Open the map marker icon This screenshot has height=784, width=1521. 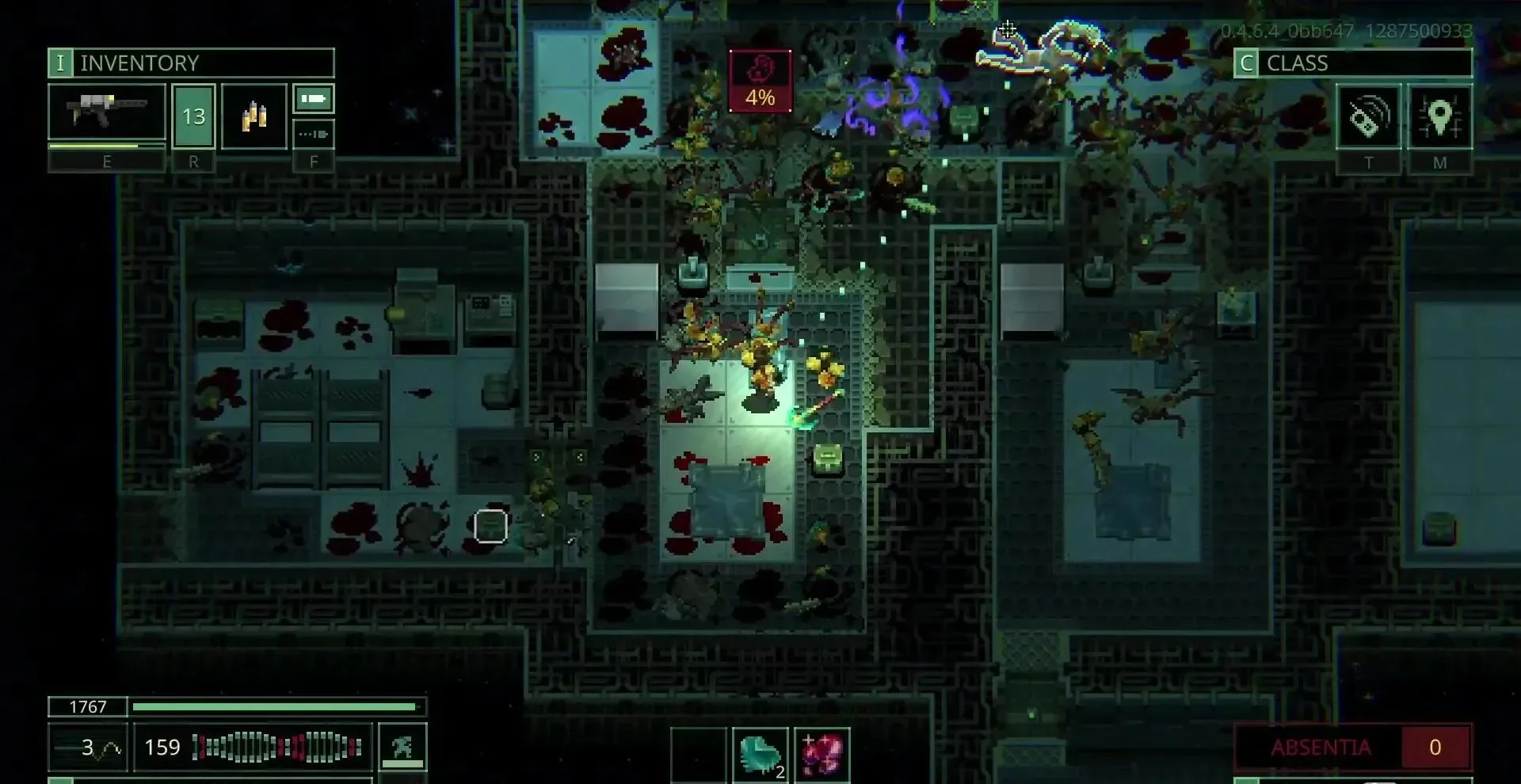click(1439, 117)
